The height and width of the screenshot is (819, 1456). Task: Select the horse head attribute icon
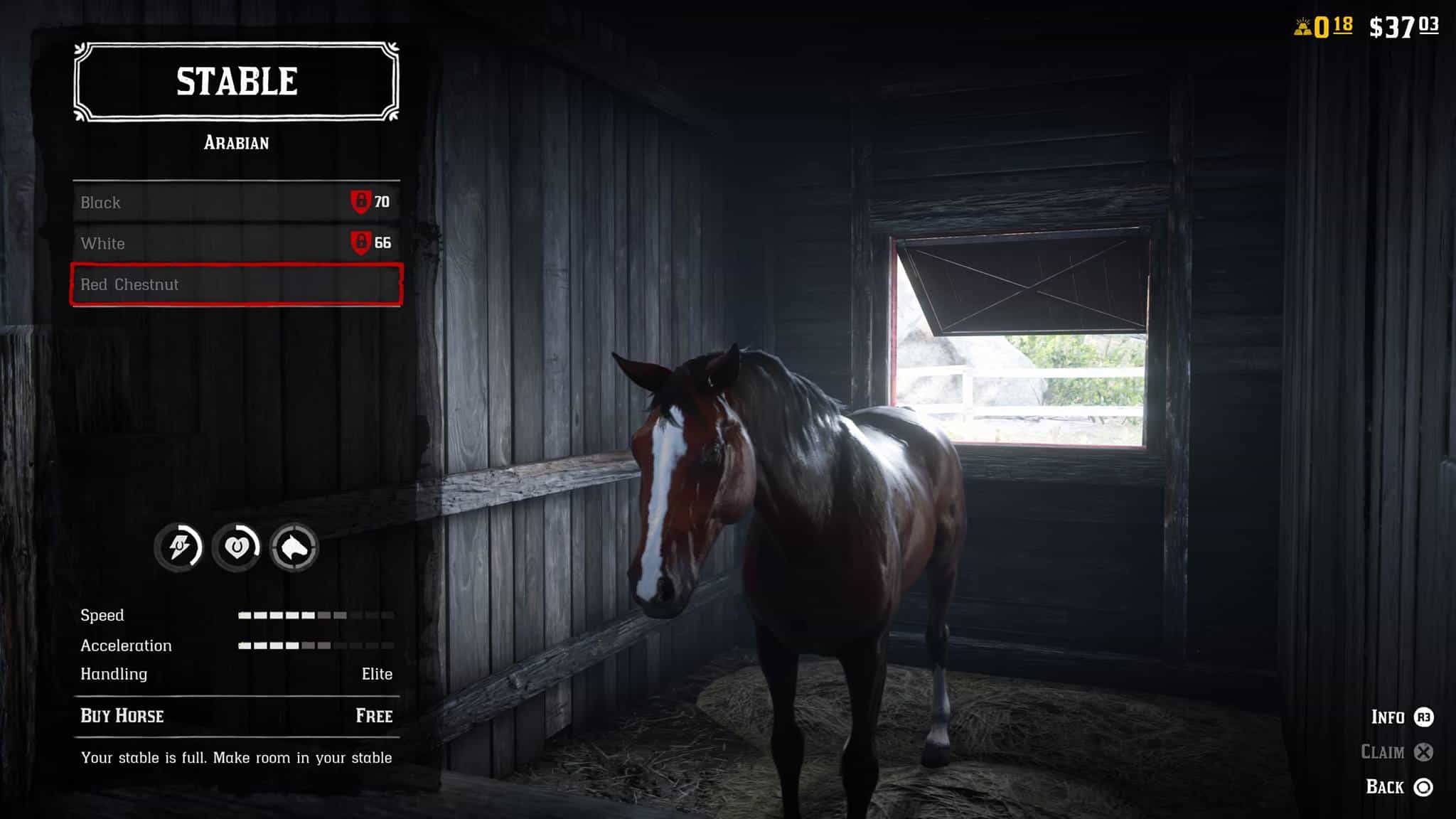[x=296, y=547]
